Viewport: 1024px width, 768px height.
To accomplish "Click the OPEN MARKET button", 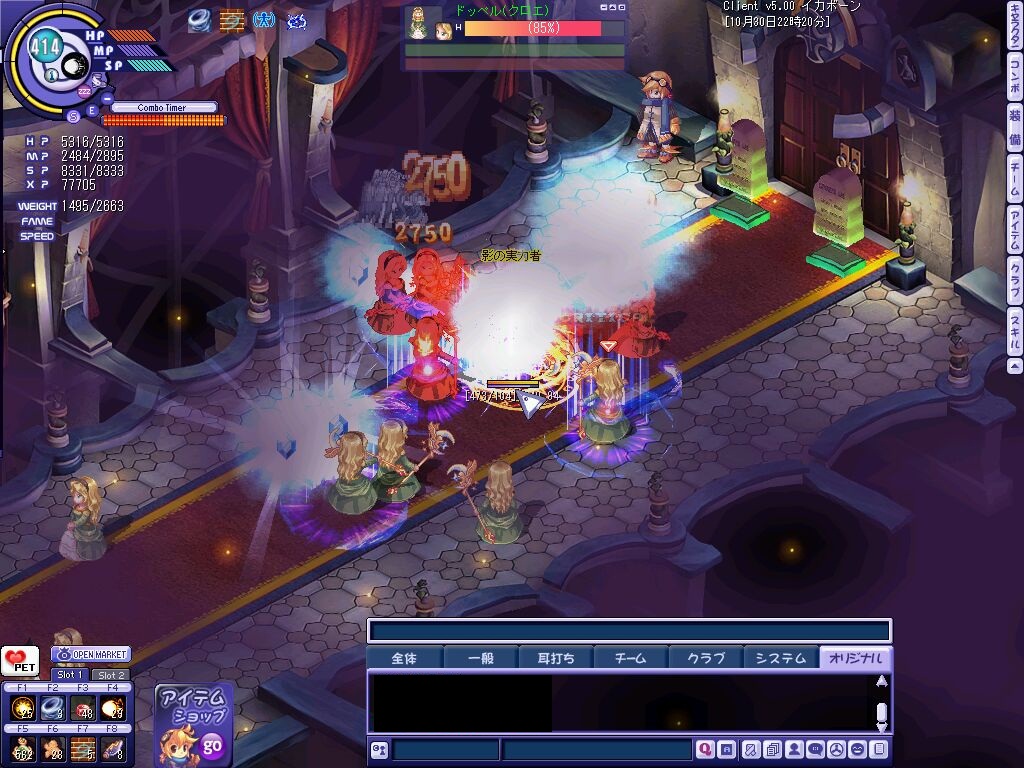I will [92, 654].
